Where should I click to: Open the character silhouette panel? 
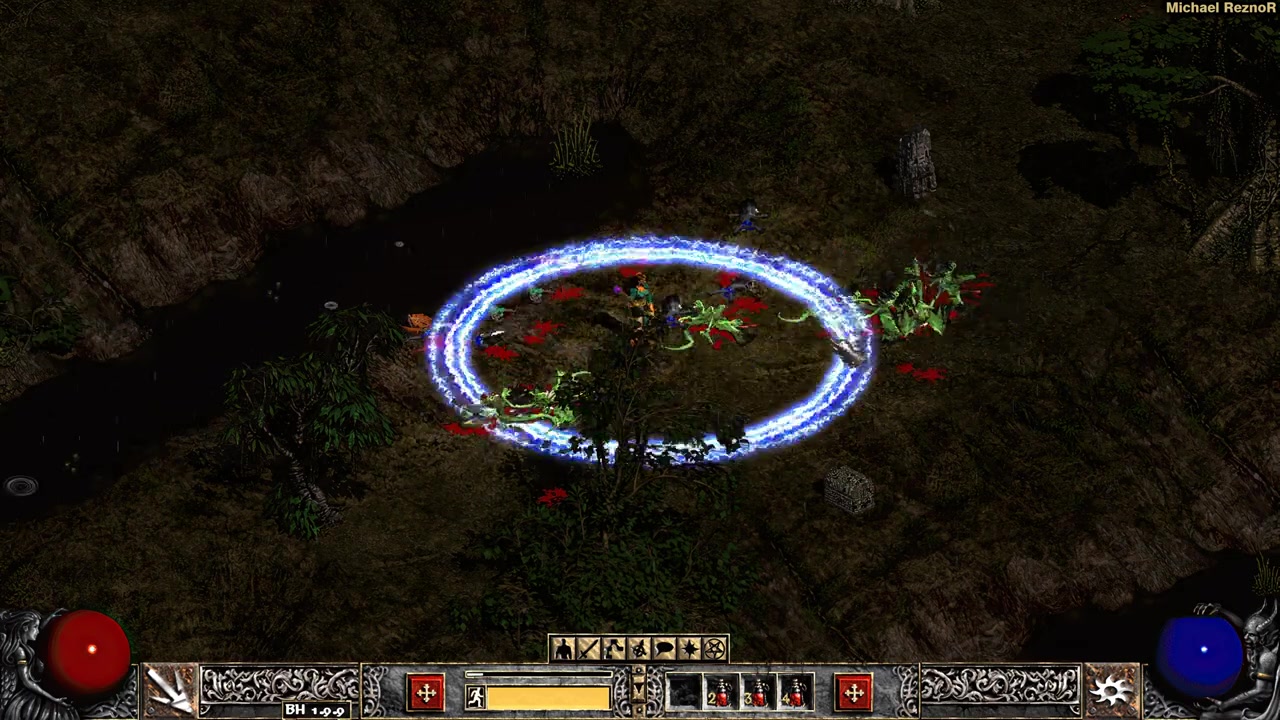562,650
